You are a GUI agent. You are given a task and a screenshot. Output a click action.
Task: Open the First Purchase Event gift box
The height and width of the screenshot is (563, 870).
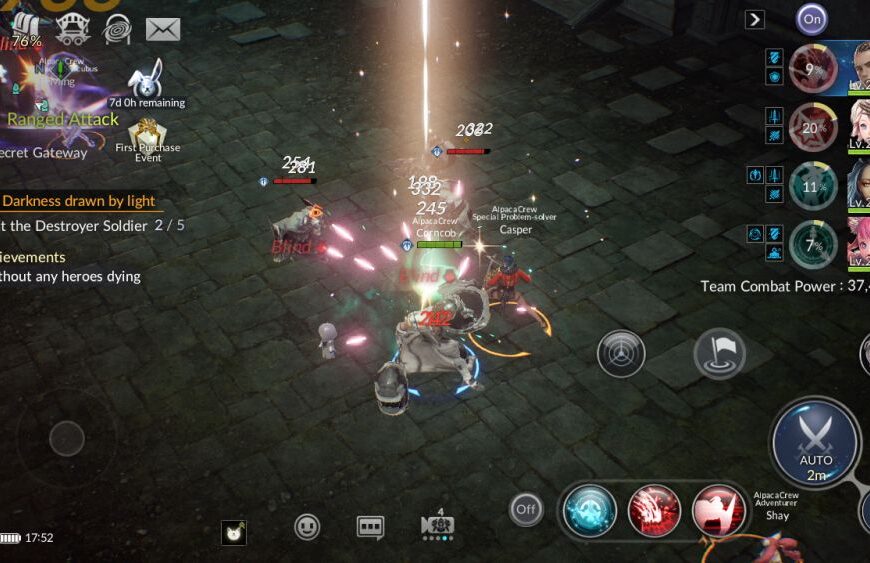pyautogui.click(x=147, y=135)
